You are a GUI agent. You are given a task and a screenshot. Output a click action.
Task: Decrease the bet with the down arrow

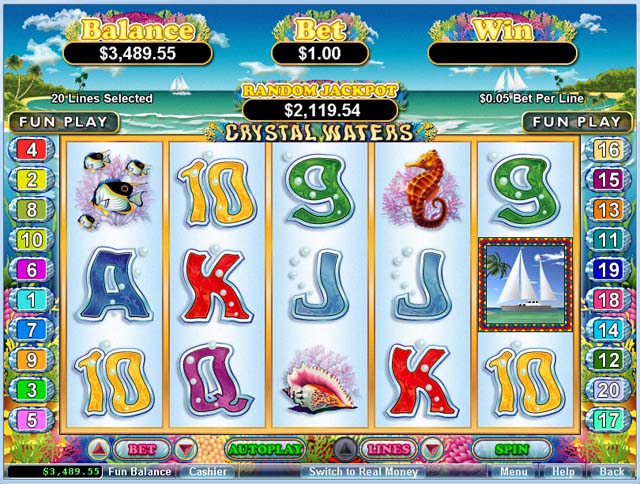point(185,449)
